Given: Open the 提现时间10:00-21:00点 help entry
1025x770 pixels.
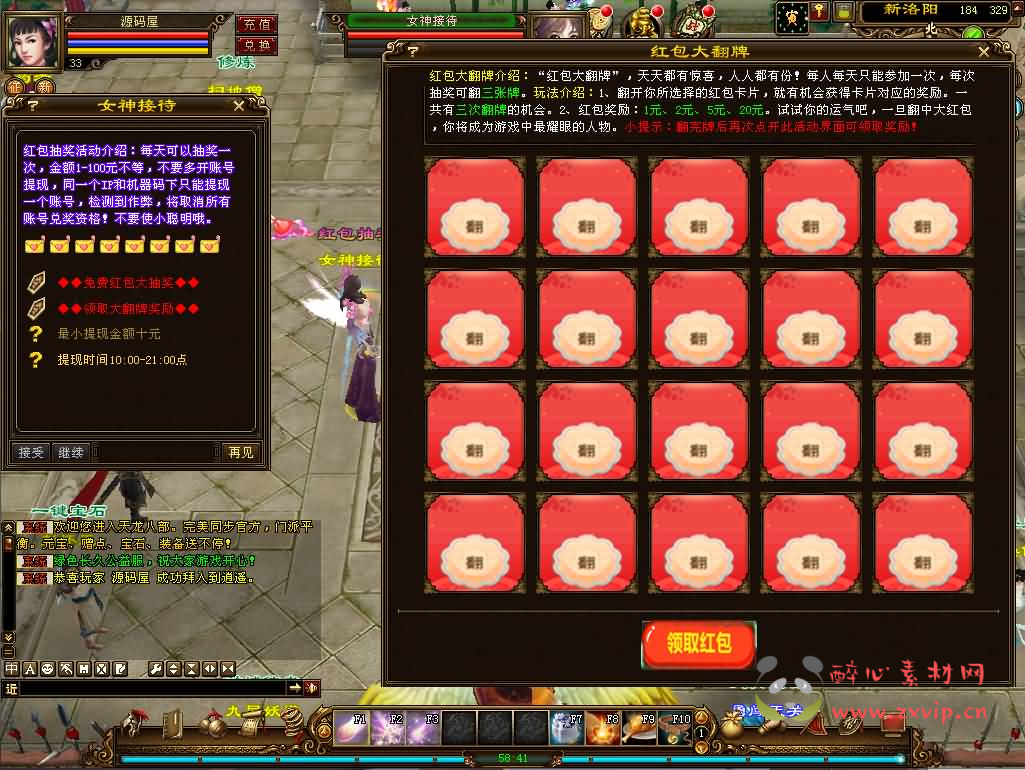Looking at the screenshot, I should point(121,360).
